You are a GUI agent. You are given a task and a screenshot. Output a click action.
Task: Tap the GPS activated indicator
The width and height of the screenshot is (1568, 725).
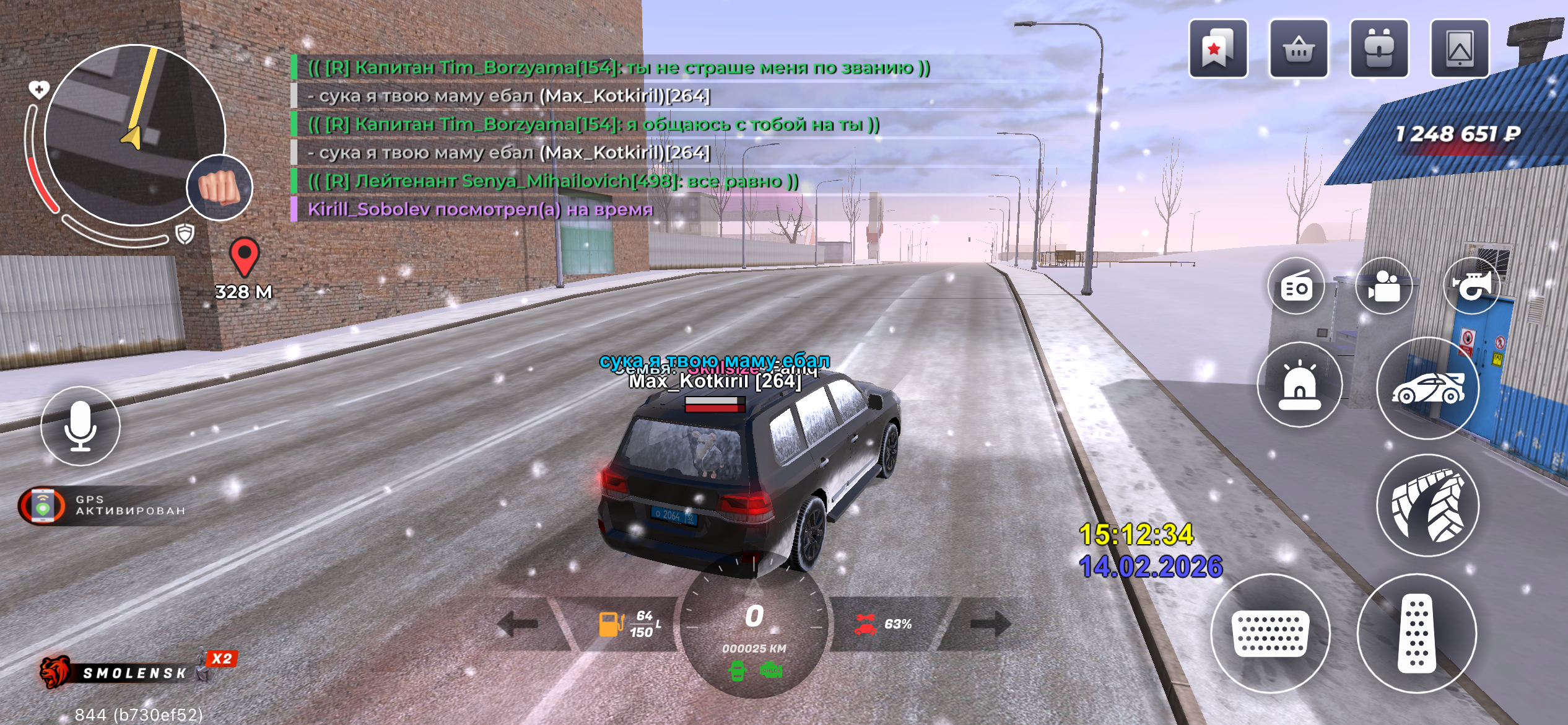click(x=102, y=506)
